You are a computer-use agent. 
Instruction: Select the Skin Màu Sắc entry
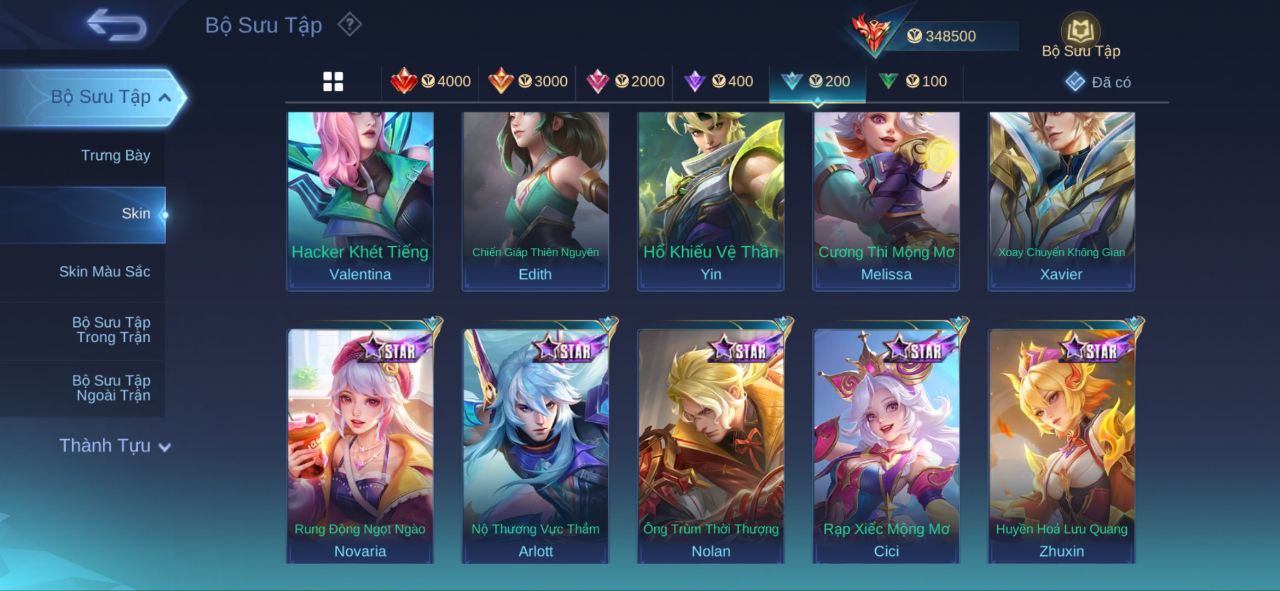(104, 272)
